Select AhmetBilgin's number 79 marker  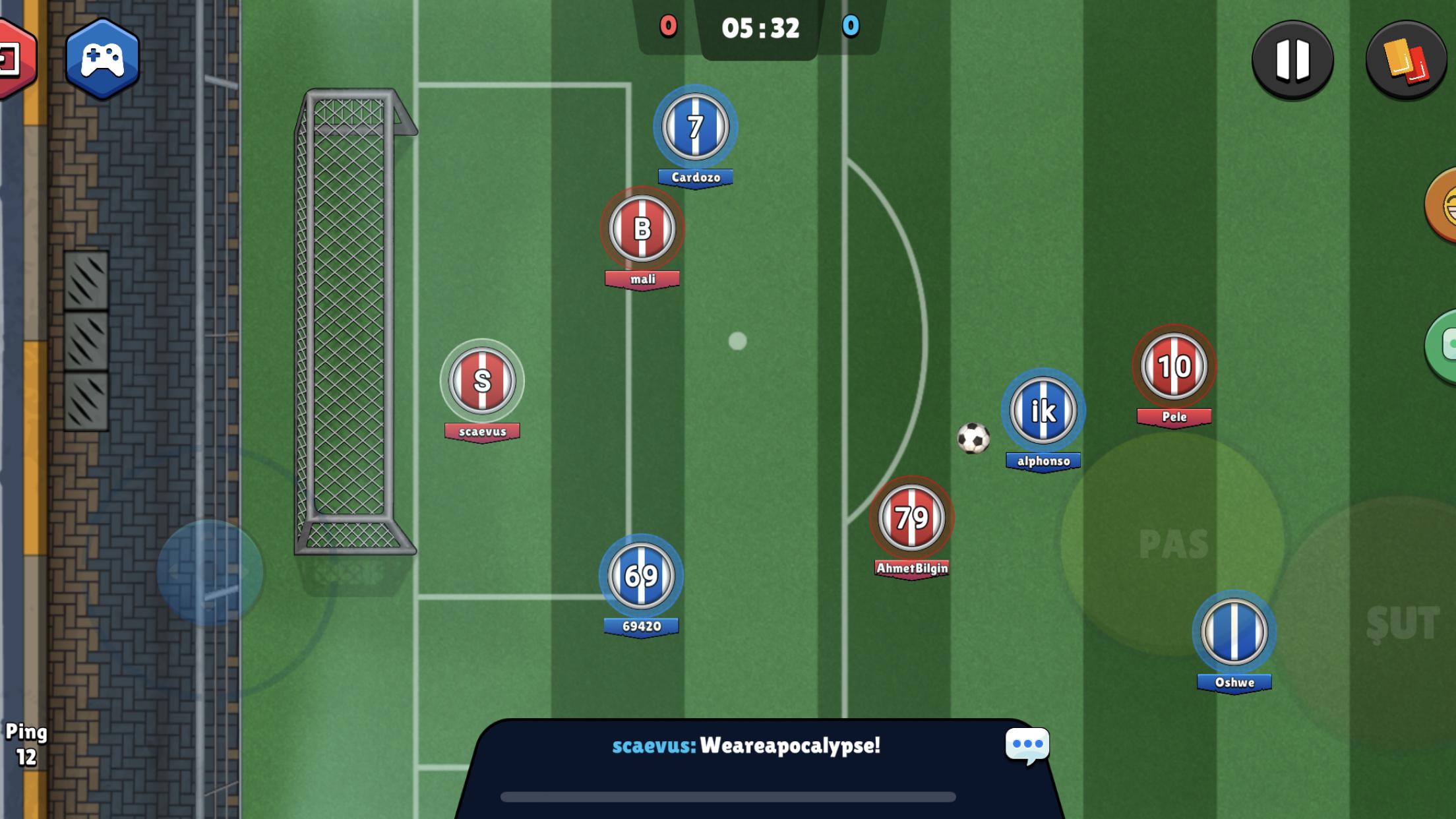pyautogui.click(x=912, y=518)
